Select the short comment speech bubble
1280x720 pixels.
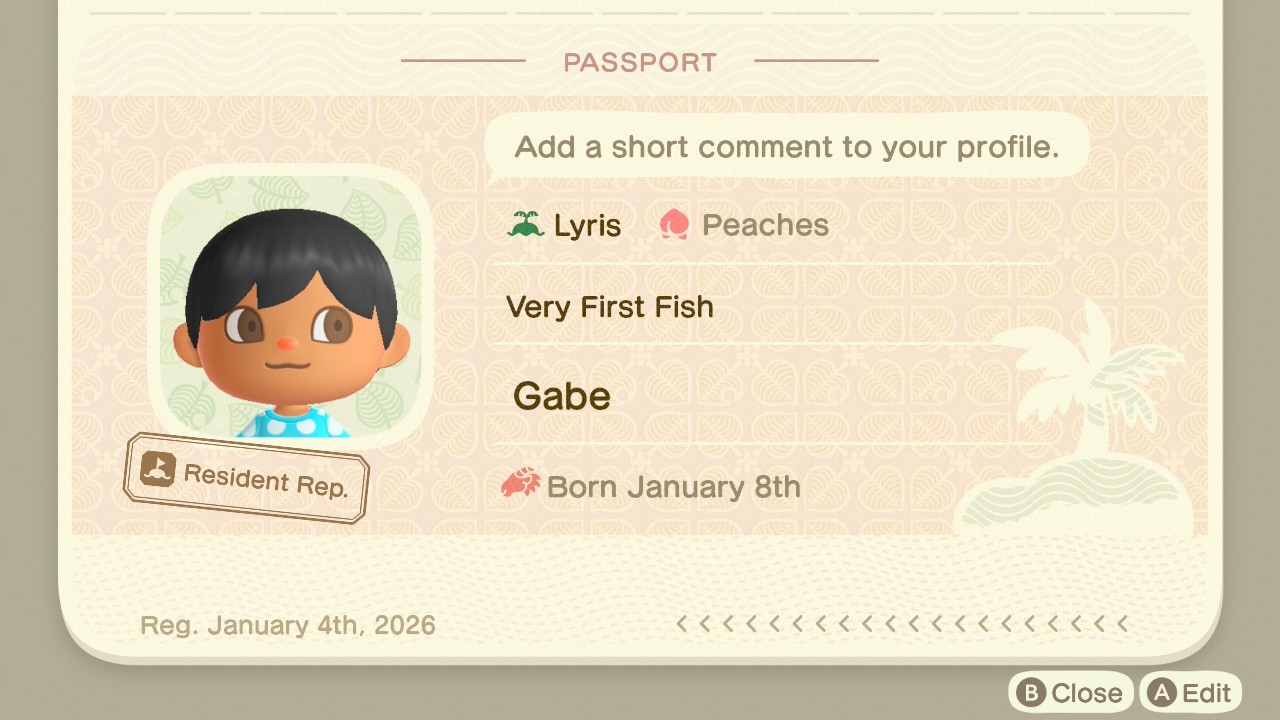tap(786, 148)
